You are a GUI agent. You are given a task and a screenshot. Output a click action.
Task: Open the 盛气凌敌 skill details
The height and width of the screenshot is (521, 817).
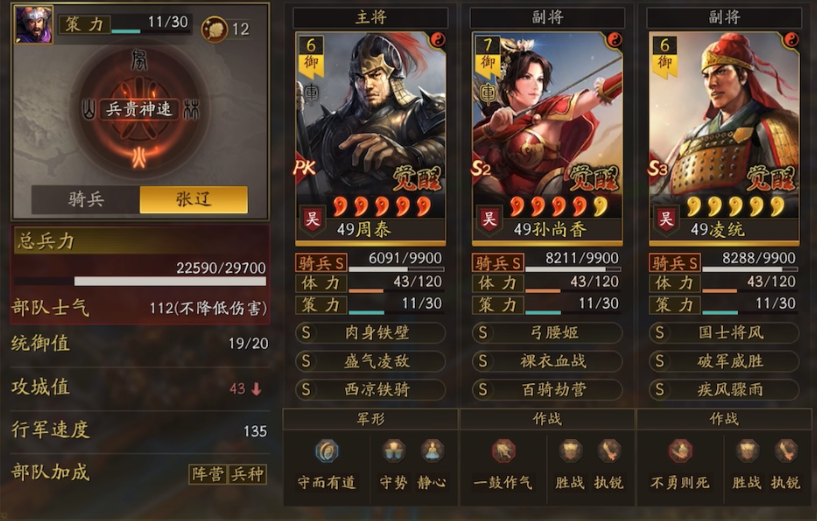(x=370, y=361)
